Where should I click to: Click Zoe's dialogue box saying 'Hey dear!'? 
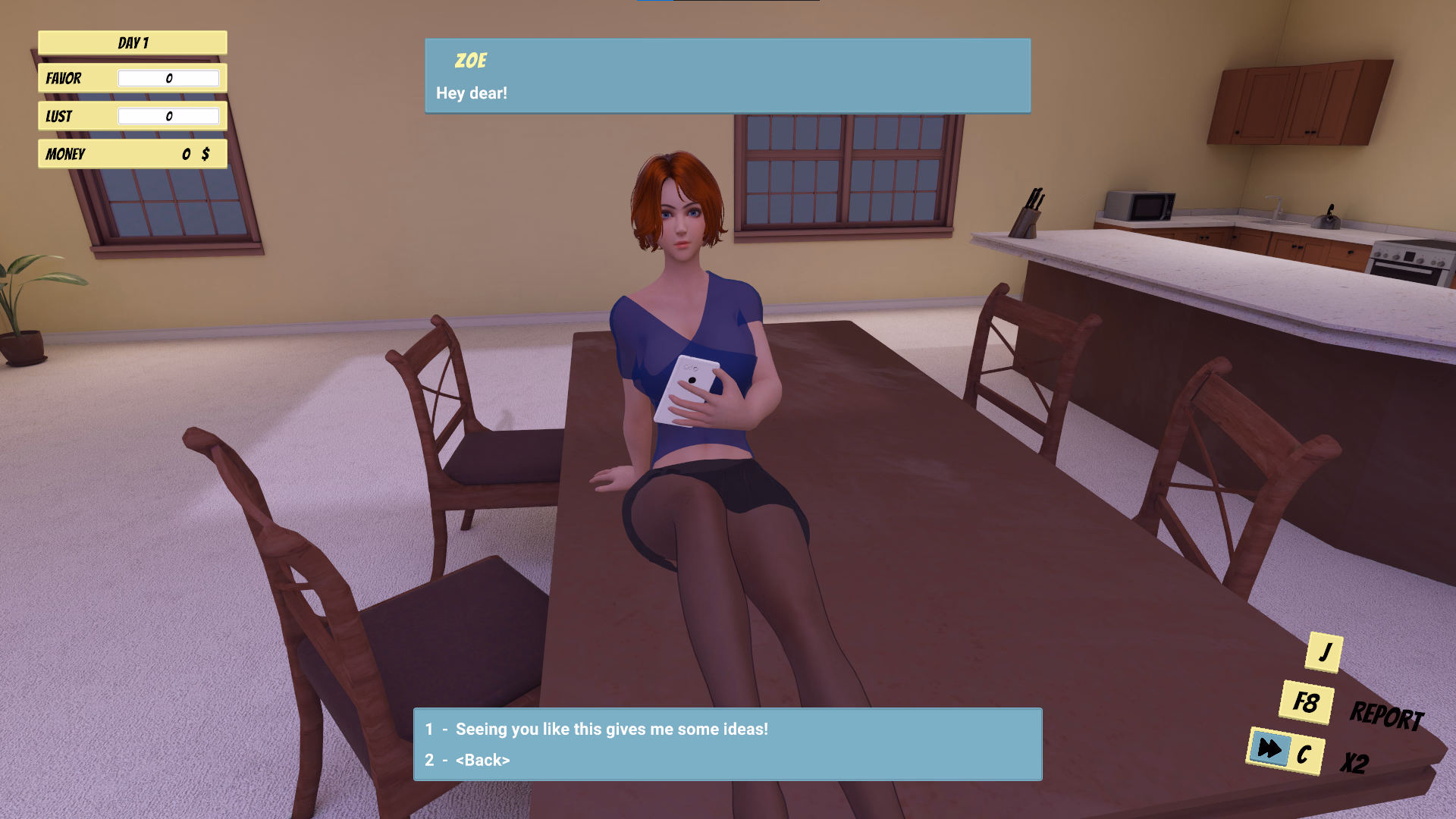pyautogui.click(x=726, y=76)
